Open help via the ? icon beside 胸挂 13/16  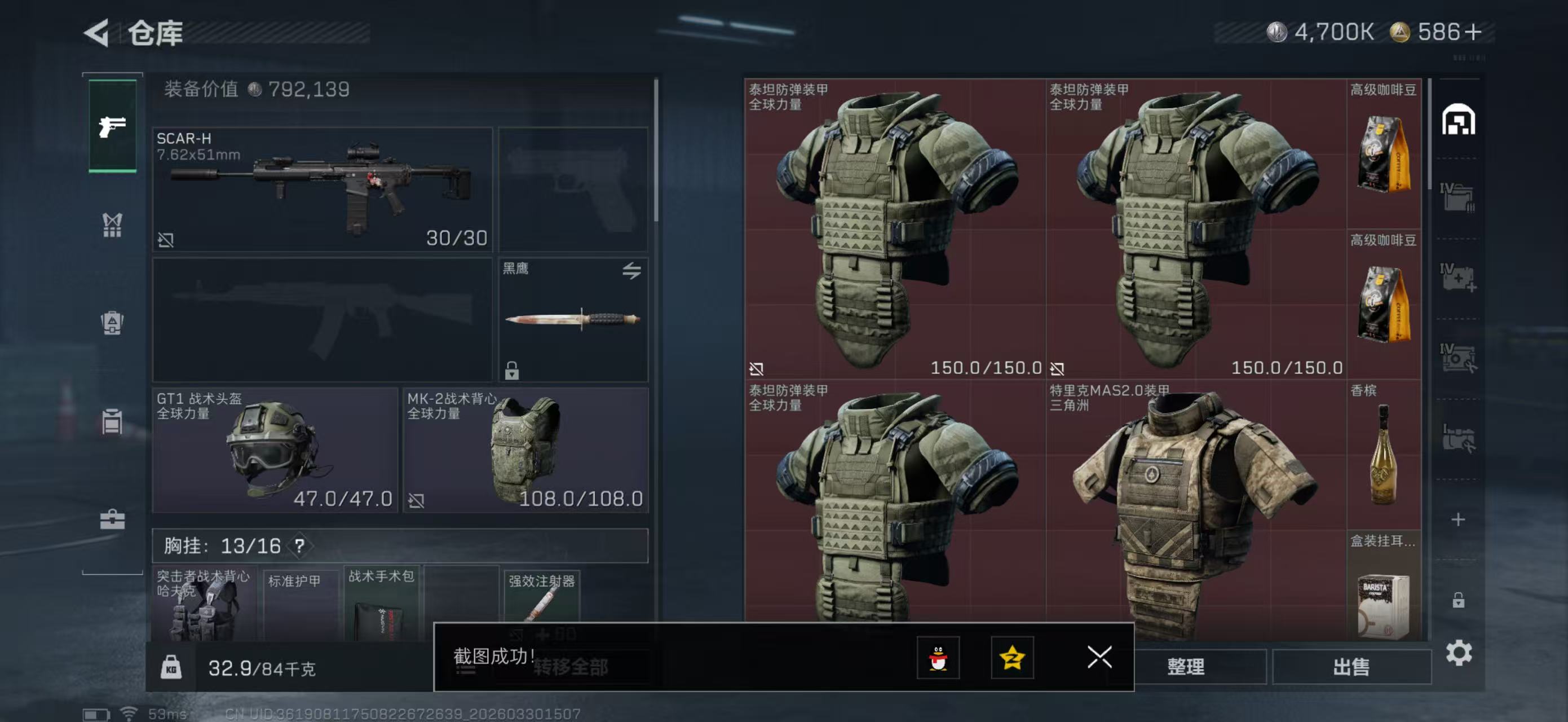pyautogui.click(x=298, y=546)
